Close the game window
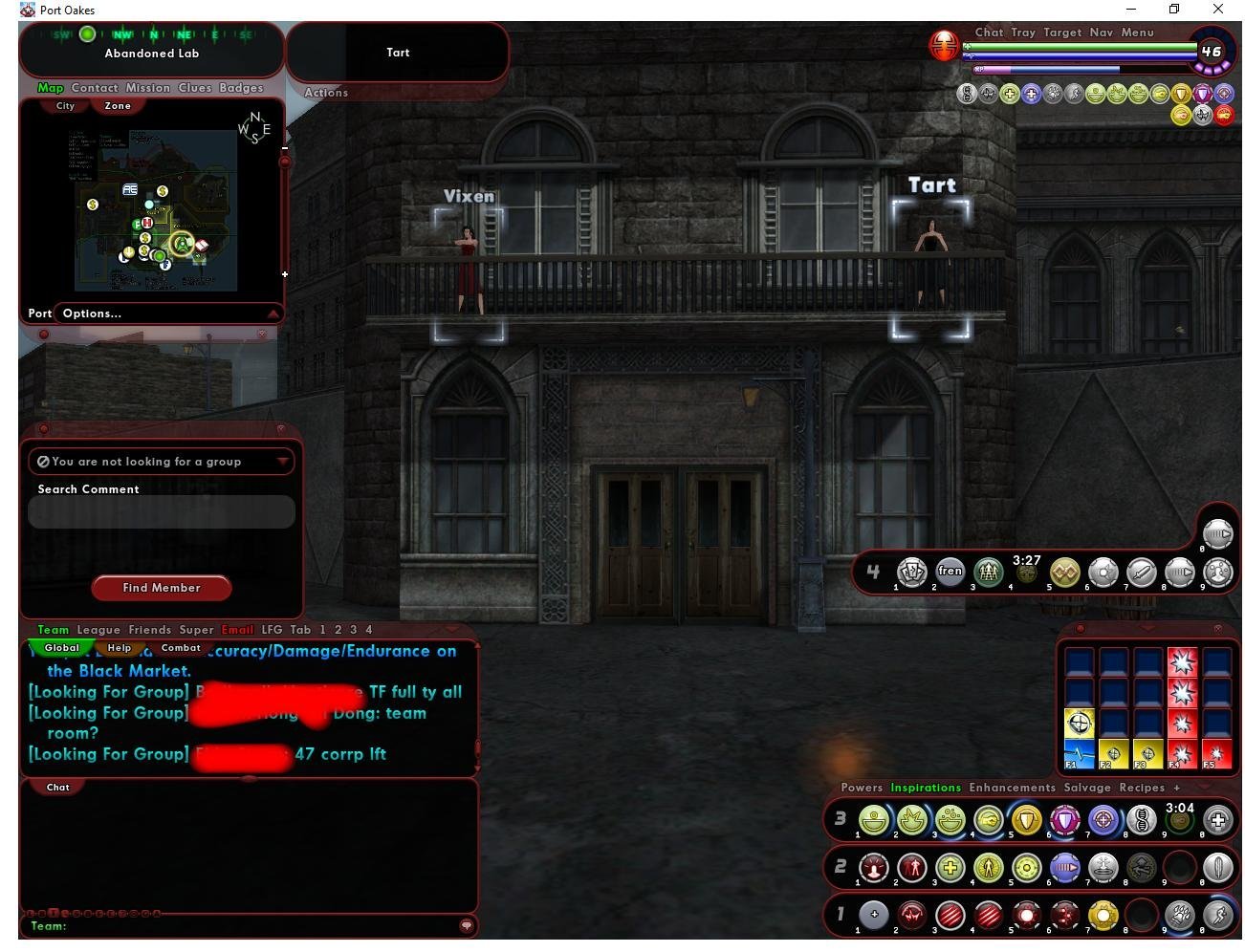The image size is (1245, 952). click(x=1217, y=10)
